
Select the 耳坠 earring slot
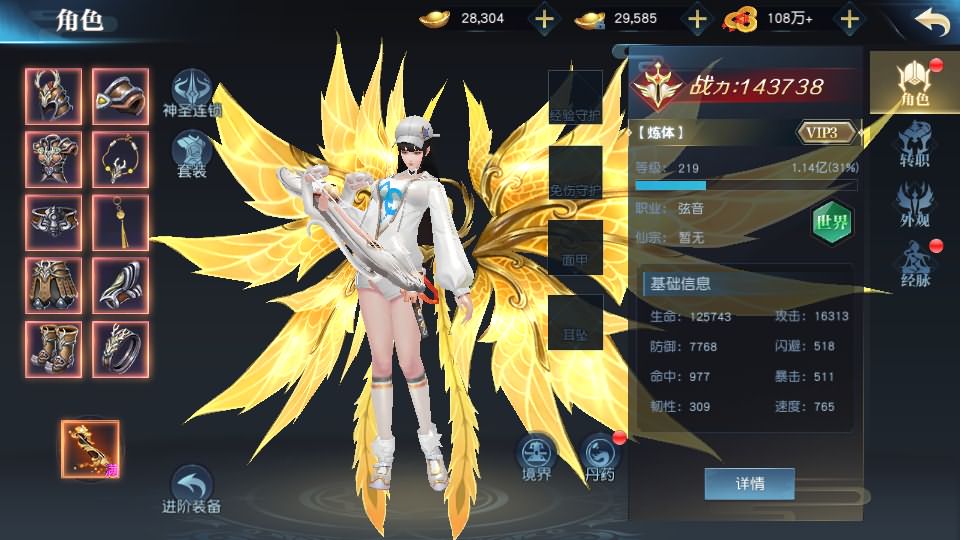pyautogui.click(x=575, y=322)
